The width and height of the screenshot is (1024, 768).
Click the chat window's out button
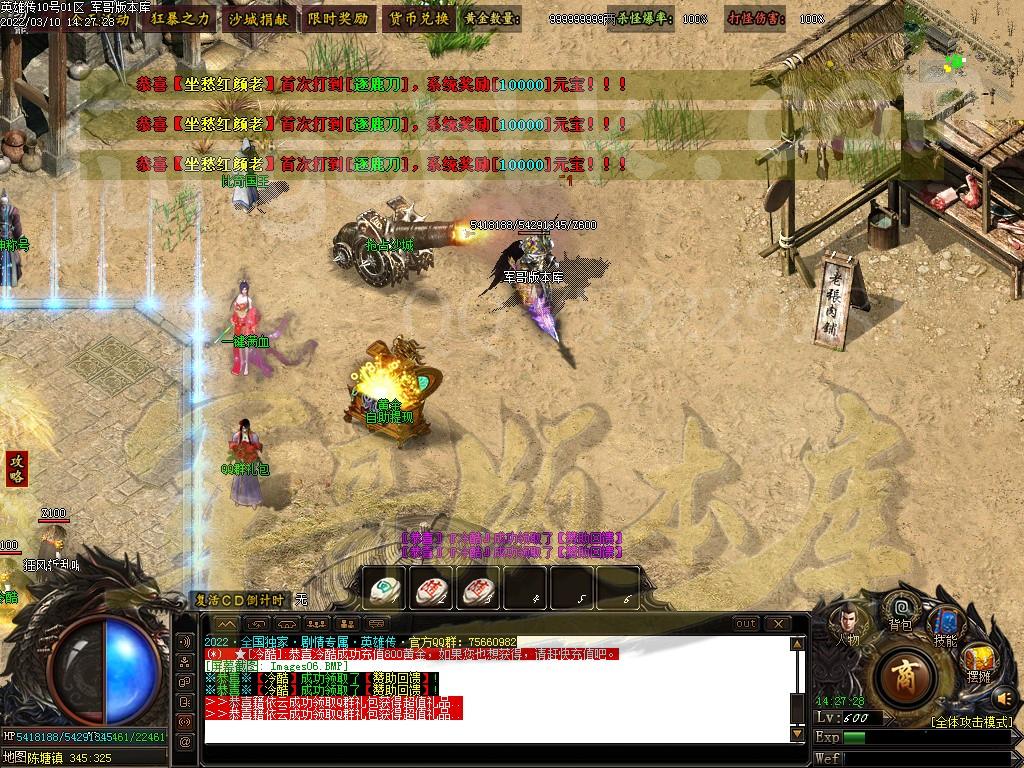[746, 624]
